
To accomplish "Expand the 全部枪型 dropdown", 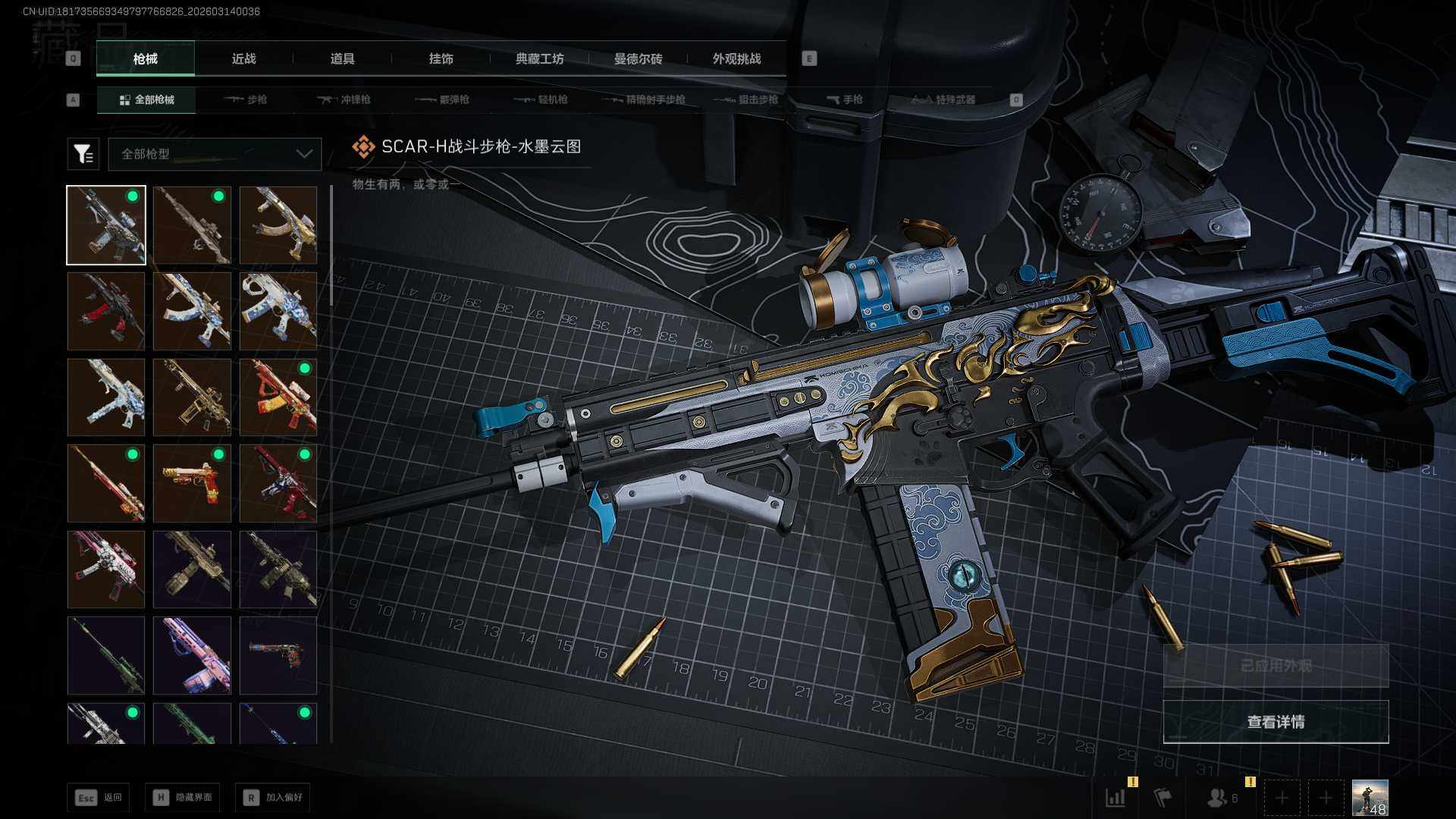I will (x=215, y=154).
